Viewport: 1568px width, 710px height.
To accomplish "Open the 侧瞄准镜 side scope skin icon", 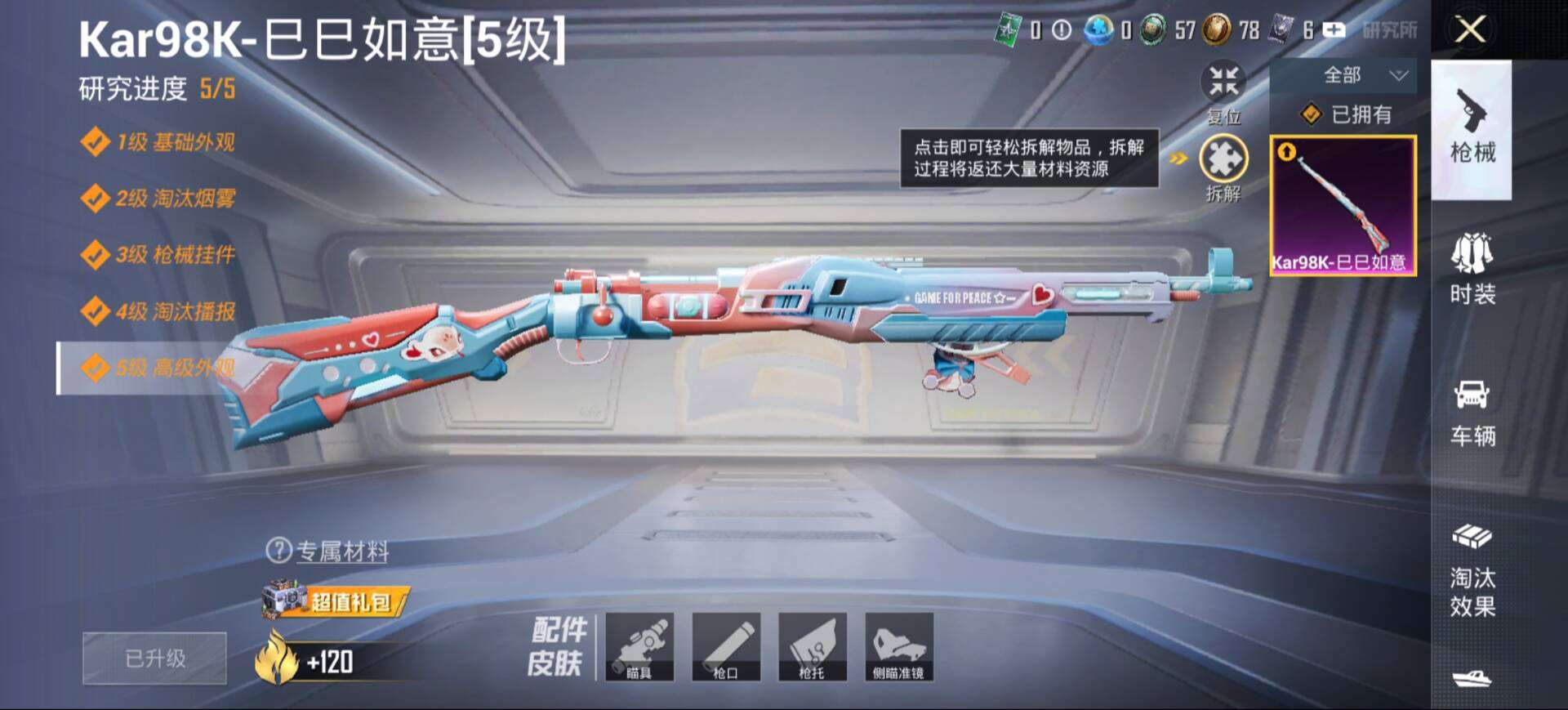I will [899, 648].
